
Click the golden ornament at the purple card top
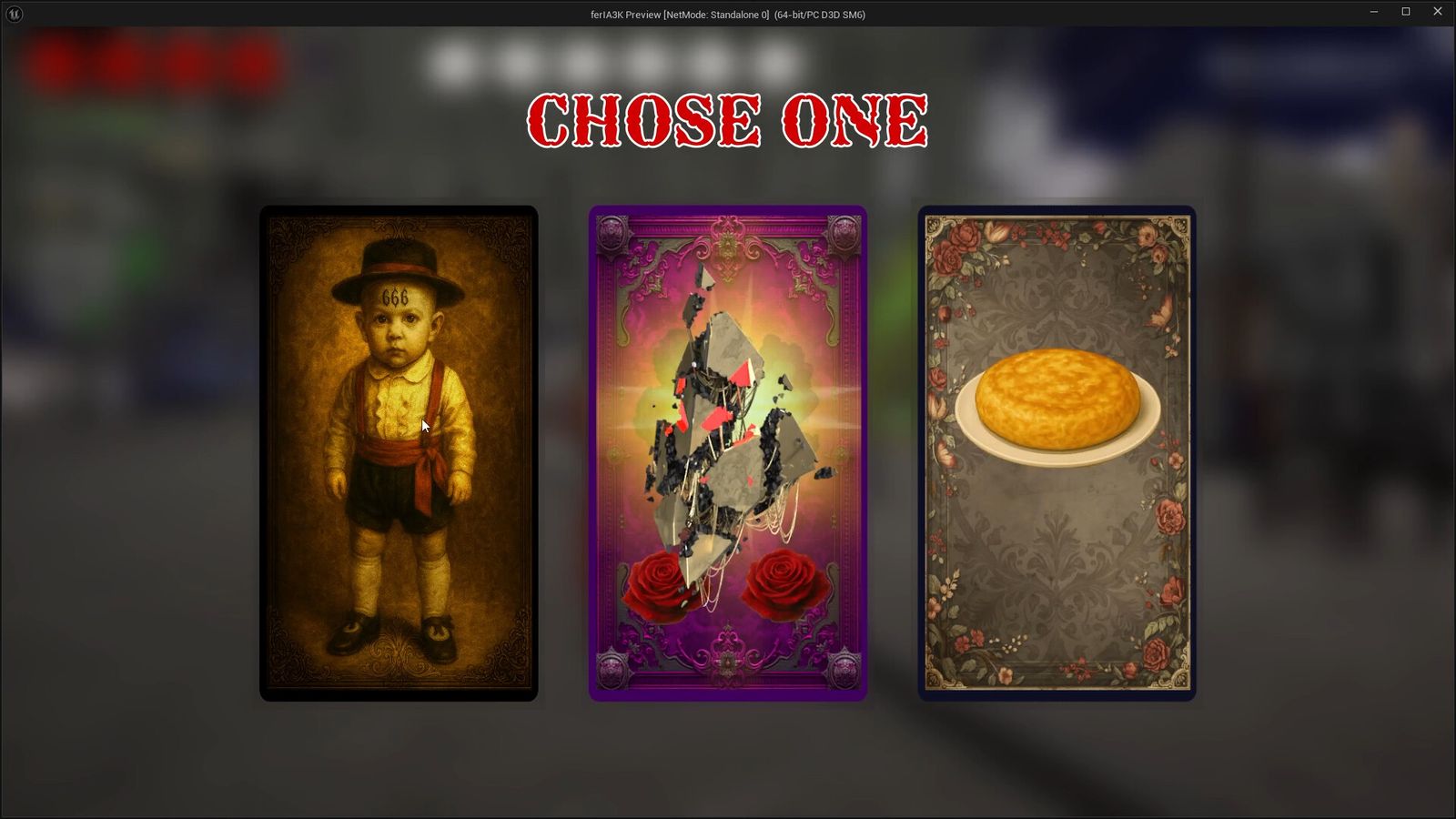pos(728,238)
